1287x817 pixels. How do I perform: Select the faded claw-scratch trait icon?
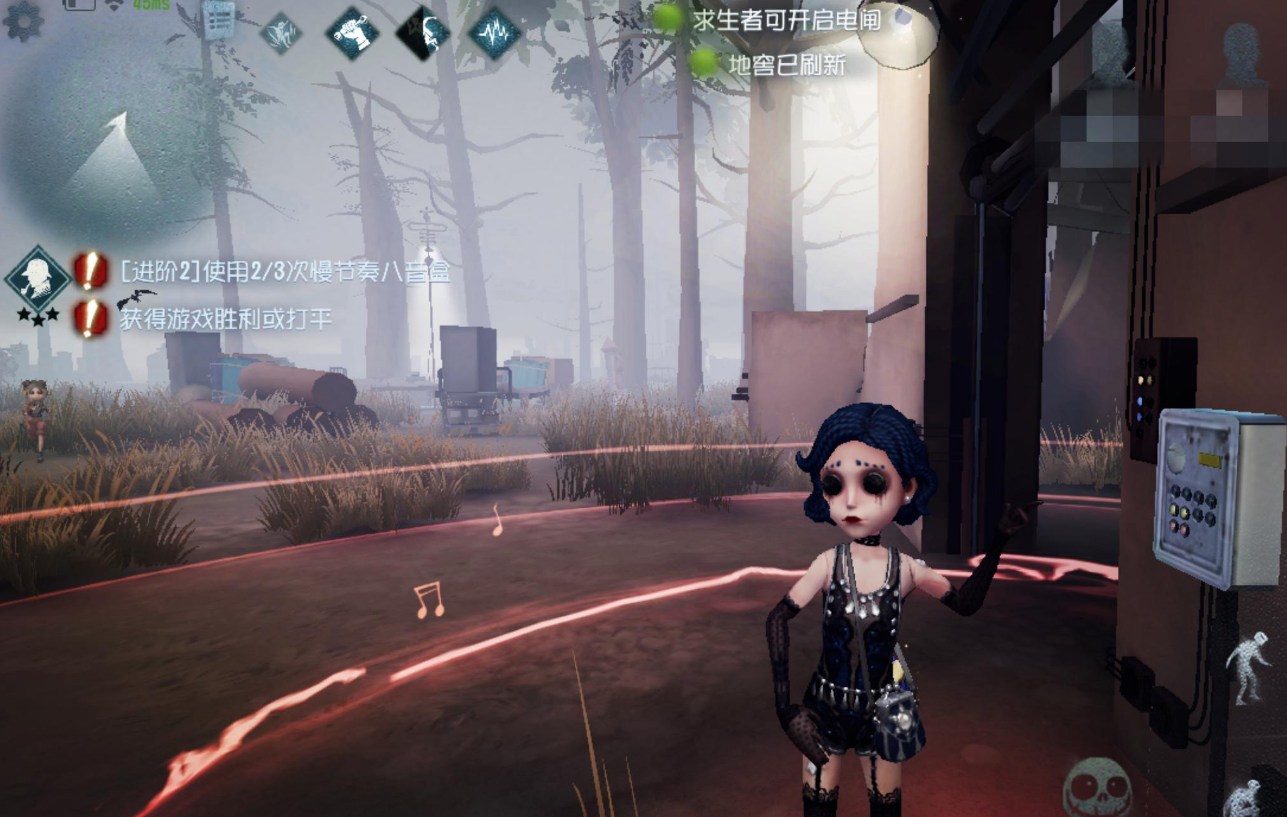pyautogui.click(x=281, y=32)
